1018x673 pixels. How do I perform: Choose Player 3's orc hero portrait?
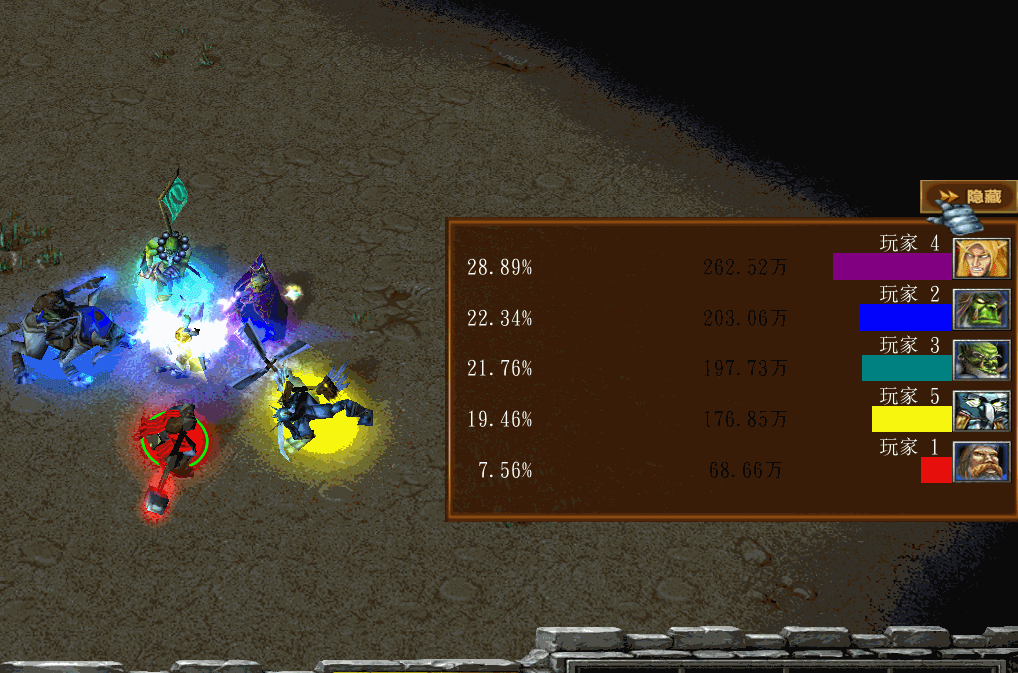[x=982, y=360]
